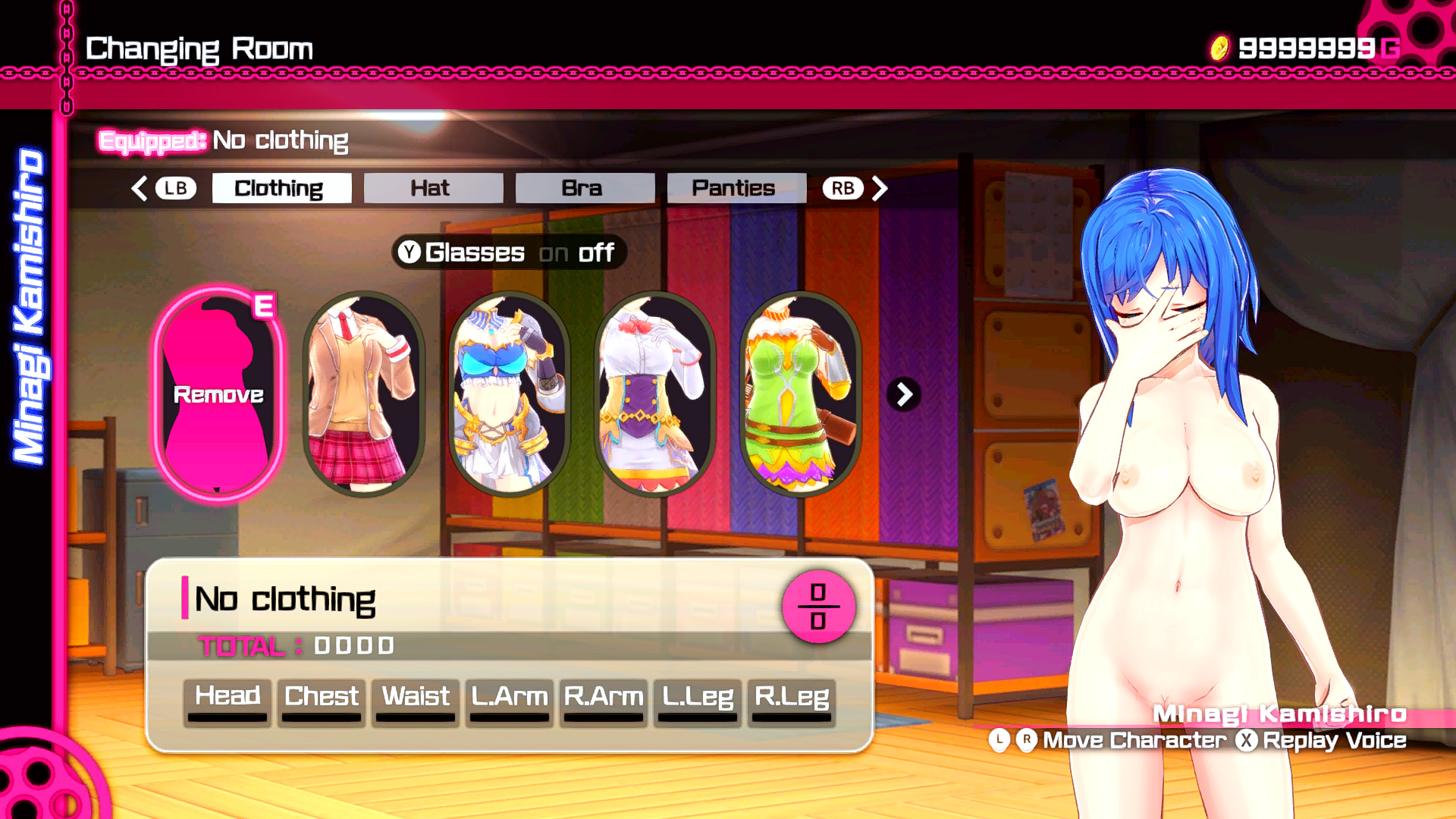
Task: Toggle the Glasses on/off switch
Action: coord(509,253)
